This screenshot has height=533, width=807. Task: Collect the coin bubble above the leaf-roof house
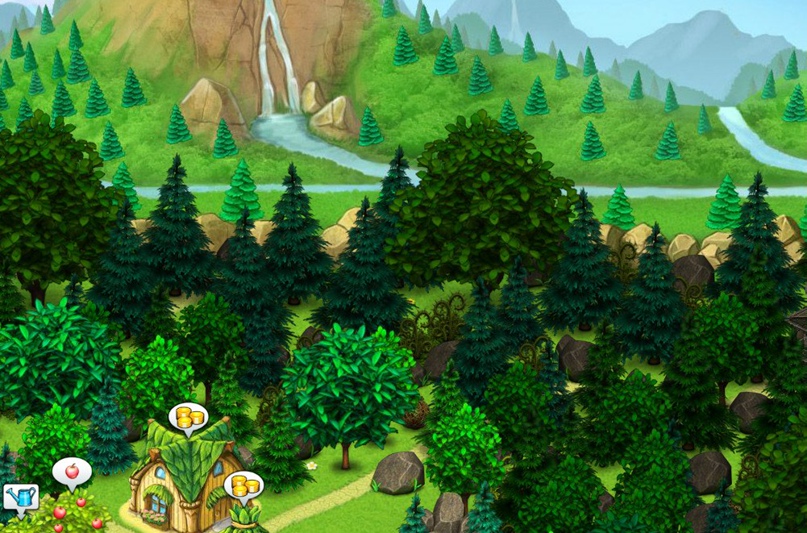[x=186, y=417]
